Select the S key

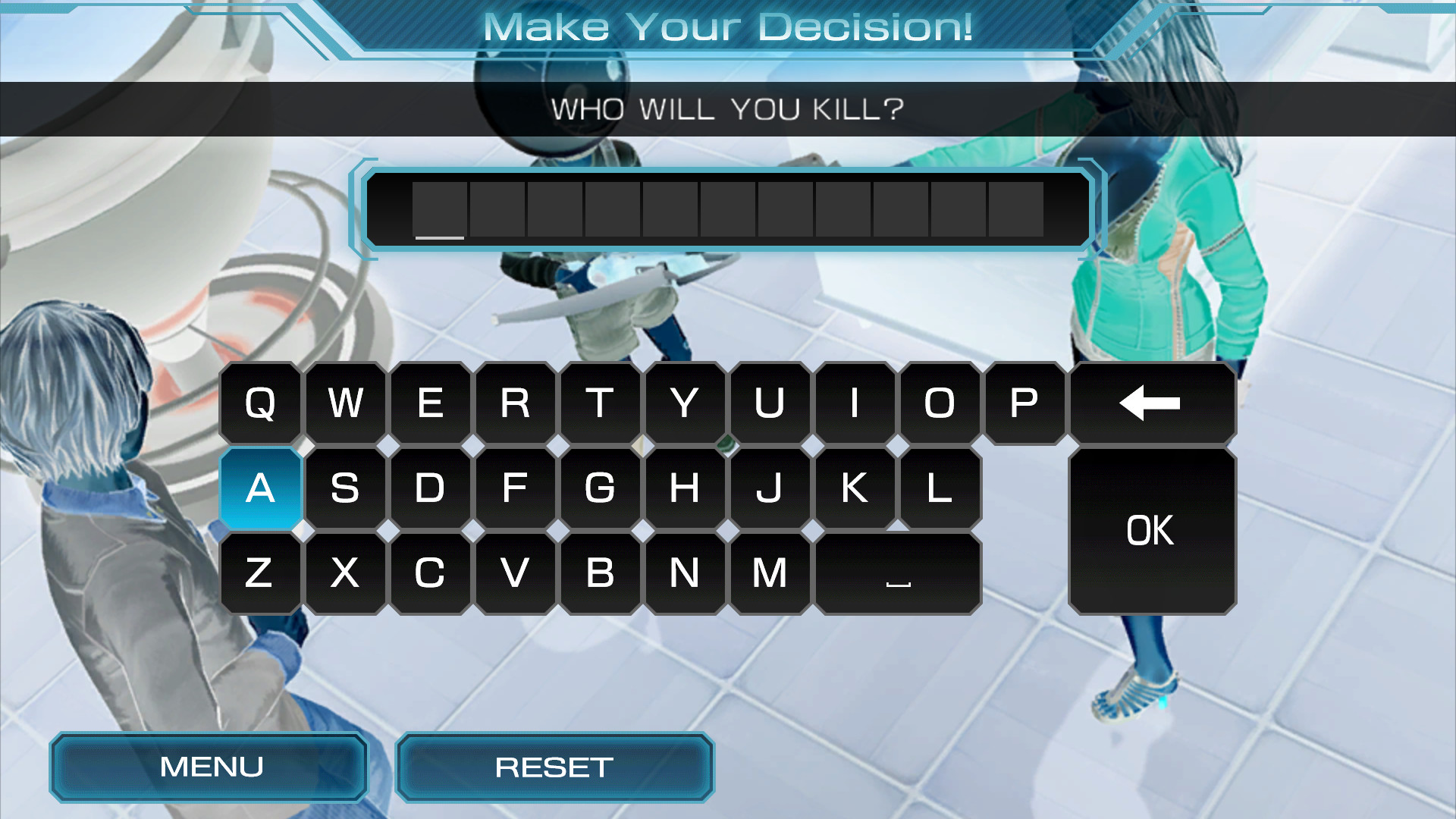pyautogui.click(x=345, y=488)
